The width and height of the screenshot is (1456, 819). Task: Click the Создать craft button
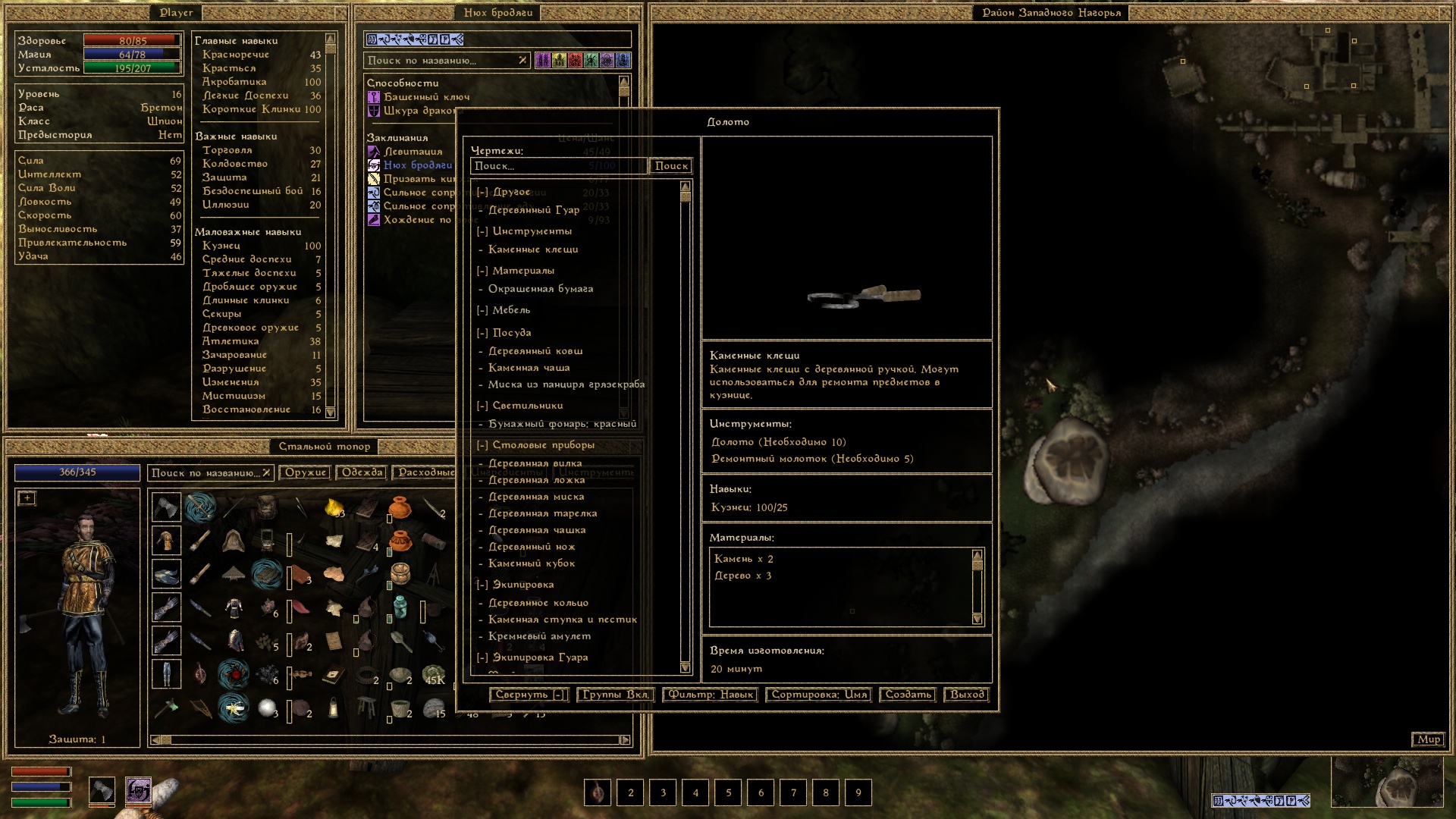point(908,695)
